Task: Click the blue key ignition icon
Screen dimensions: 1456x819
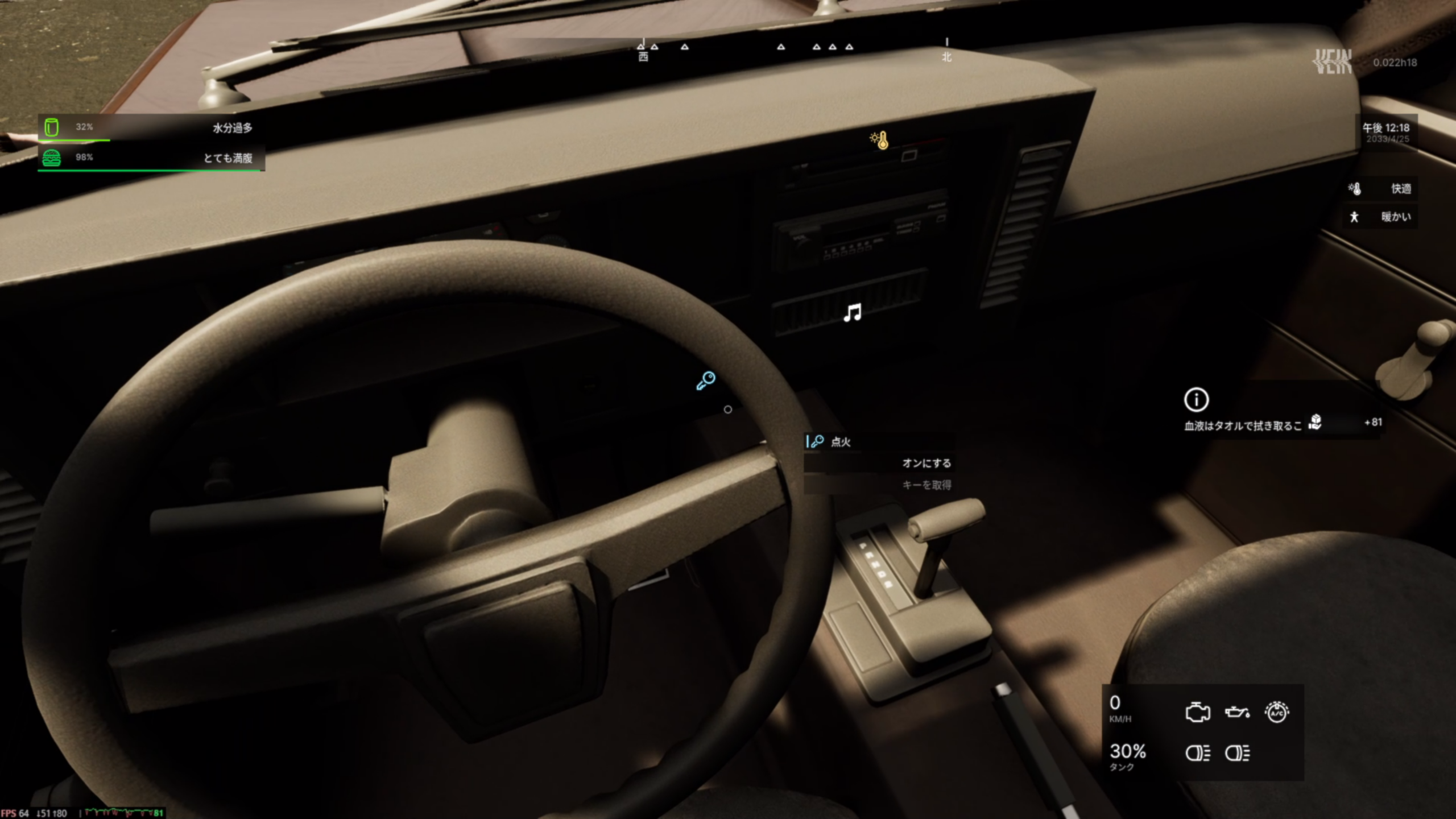Action: click(x=706, y=380)
